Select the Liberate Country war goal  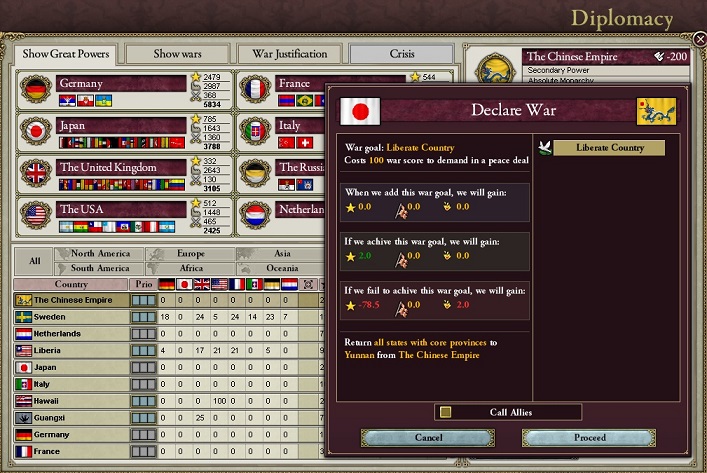(609, 148)
